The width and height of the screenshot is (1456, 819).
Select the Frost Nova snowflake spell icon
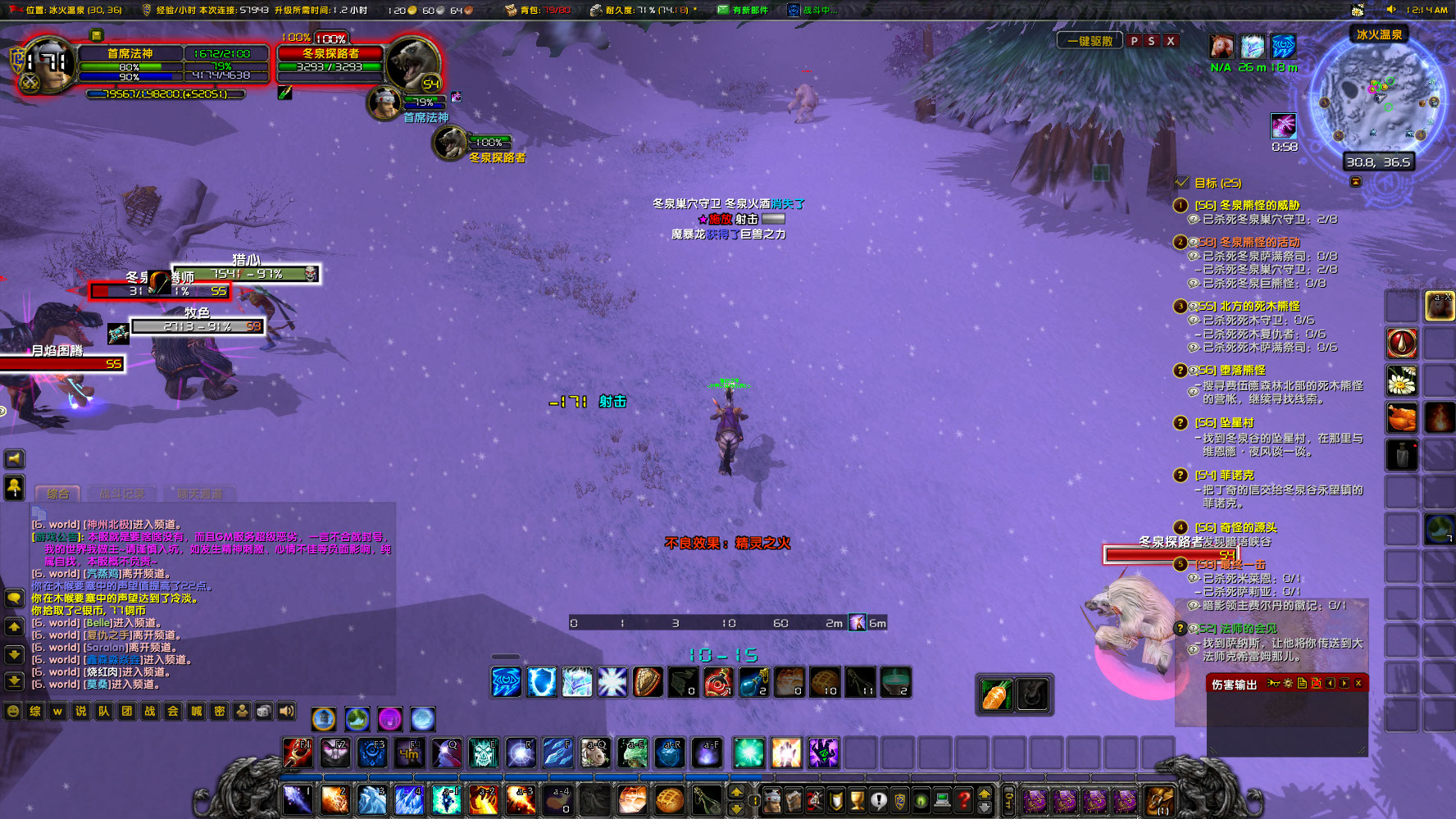click(x=612, y=682)
